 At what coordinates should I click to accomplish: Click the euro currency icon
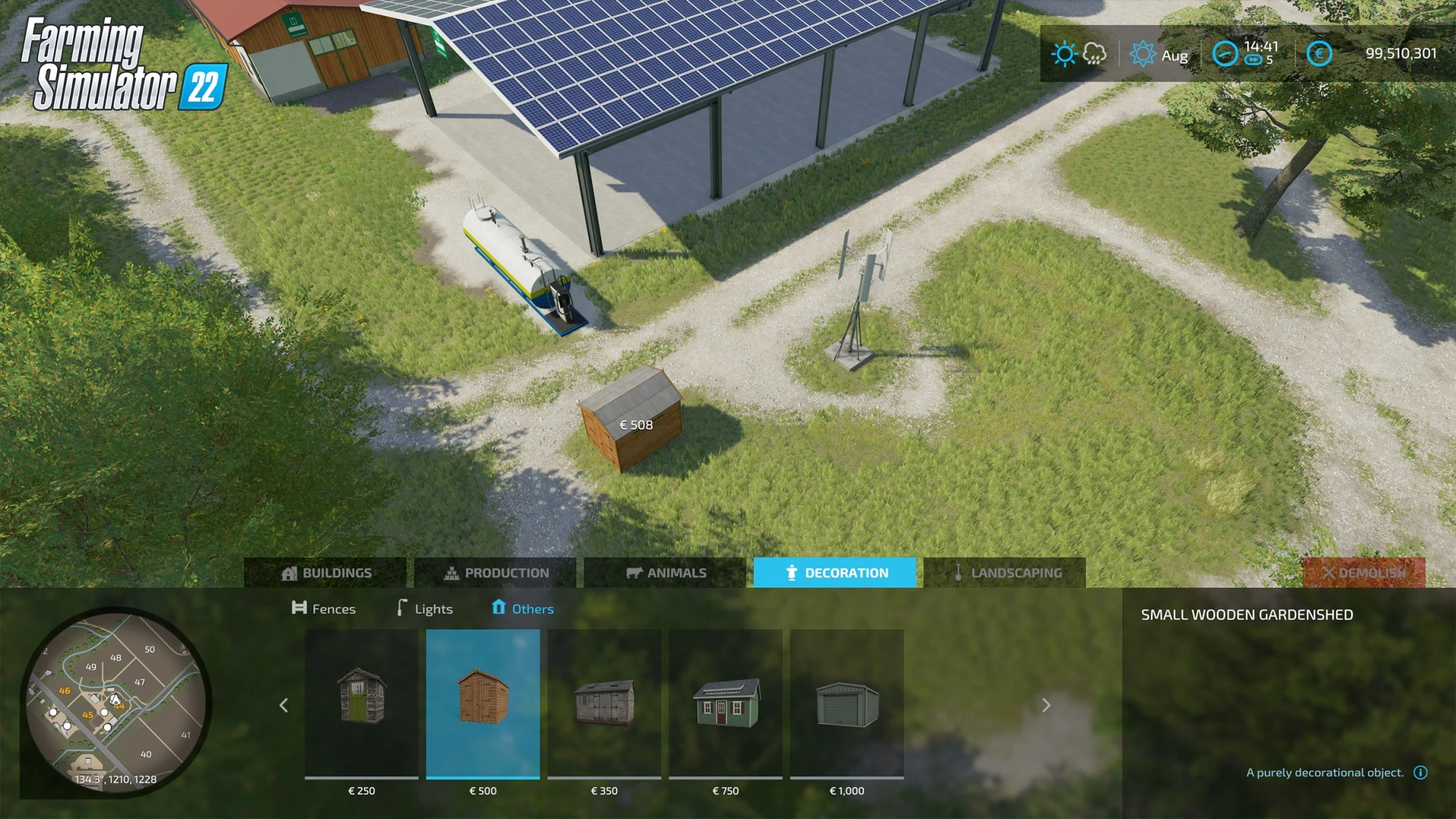click(x=1319, y=52)
